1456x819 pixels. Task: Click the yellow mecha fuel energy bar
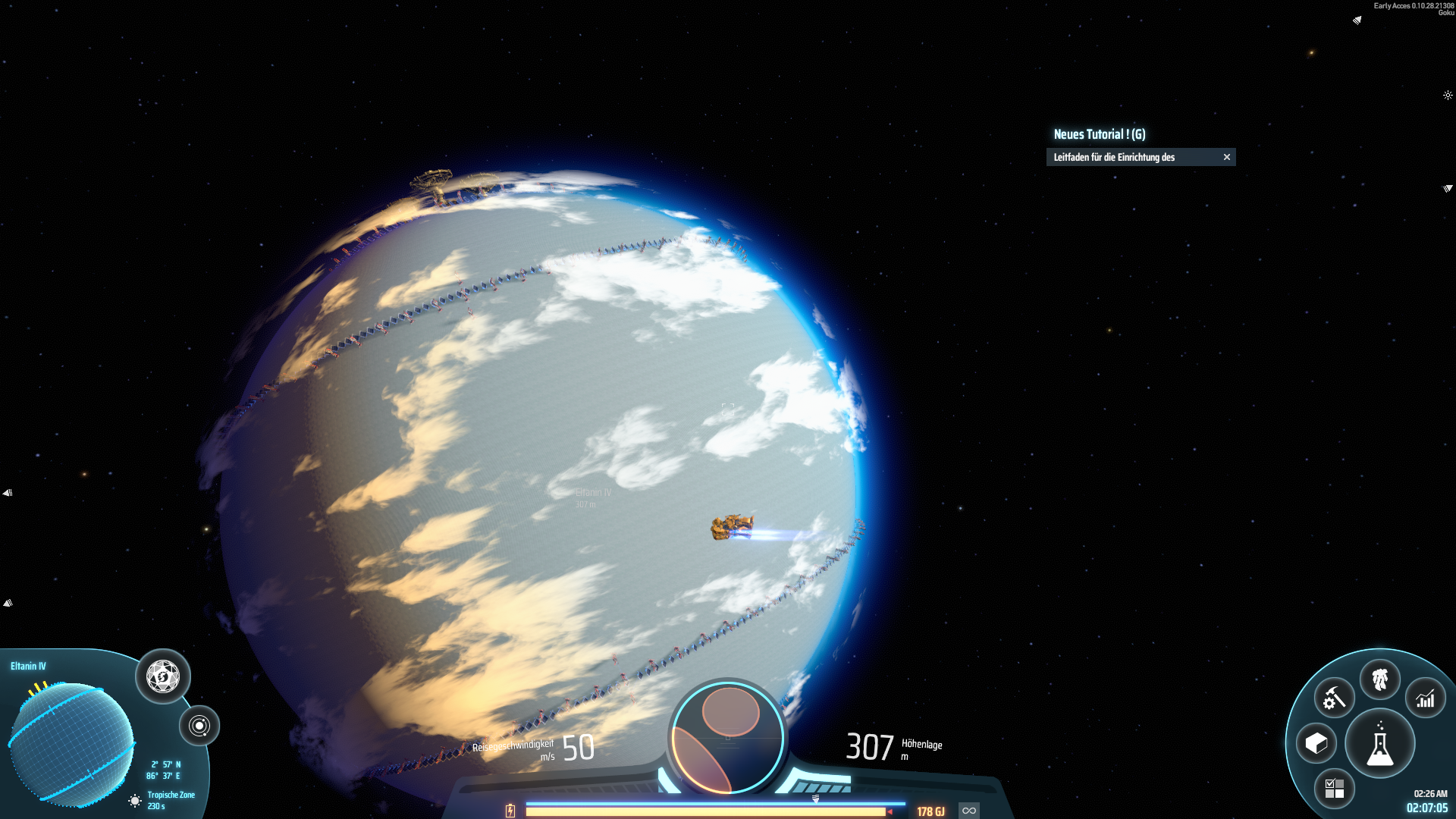coord(705,811)
